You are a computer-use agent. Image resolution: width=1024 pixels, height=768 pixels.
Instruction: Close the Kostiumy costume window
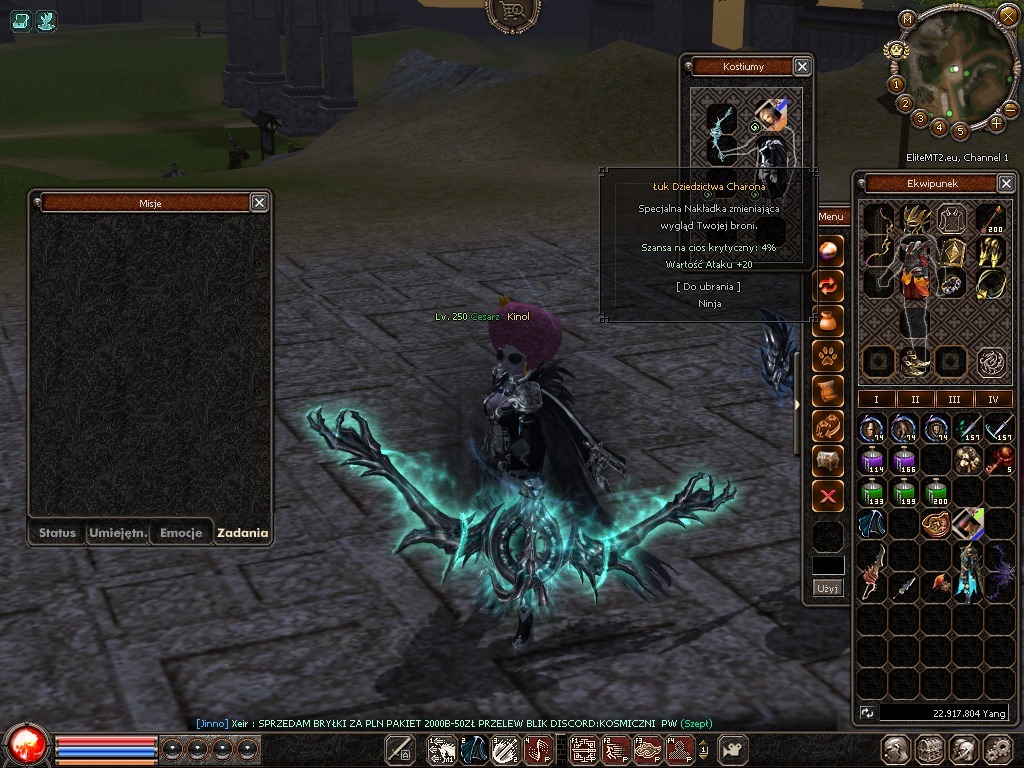click(802, 67)
